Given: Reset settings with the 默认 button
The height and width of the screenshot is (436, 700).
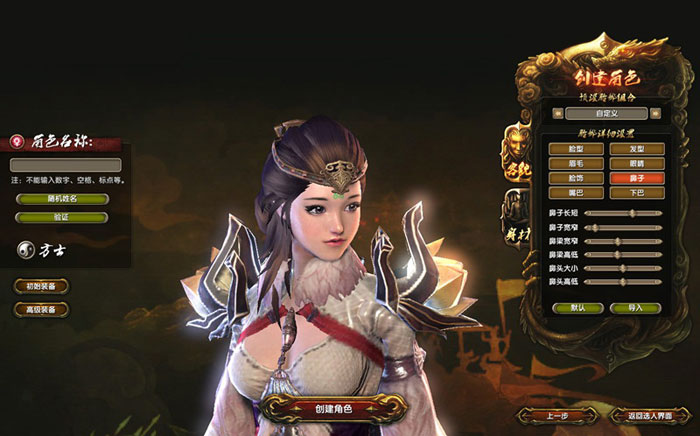Looking at the screenshot, I should [573, 308].
